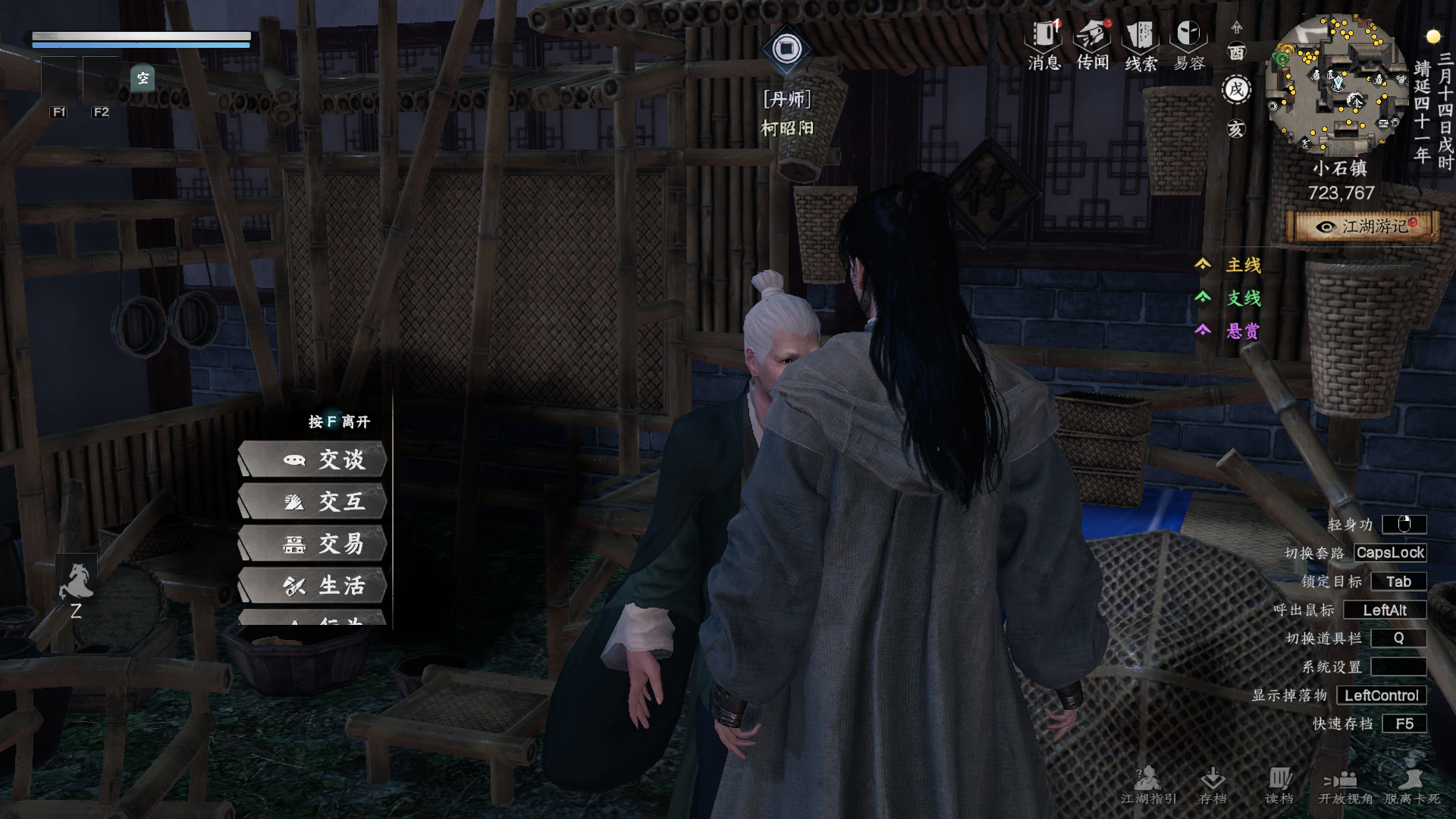The width and height of the screenshot is (1456, 819).
Task: Choose the 生活 life skills option
Action: click(312, 585)
